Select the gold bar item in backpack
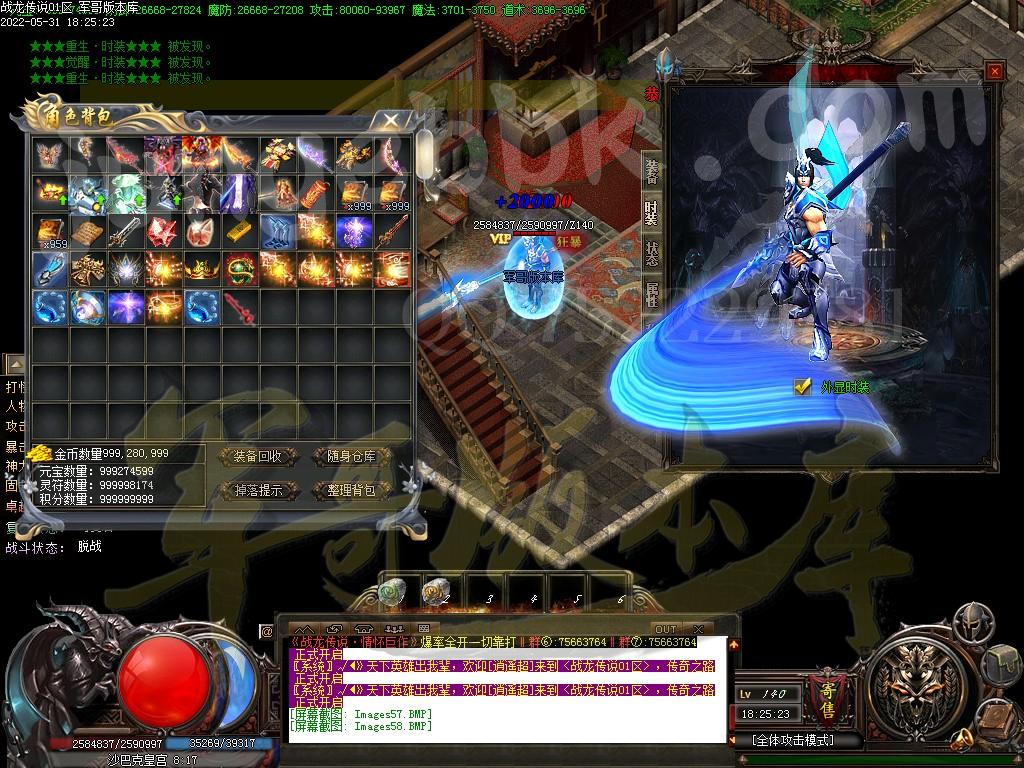Viewport: 1024px width, 768px height. tap(239, 231)
